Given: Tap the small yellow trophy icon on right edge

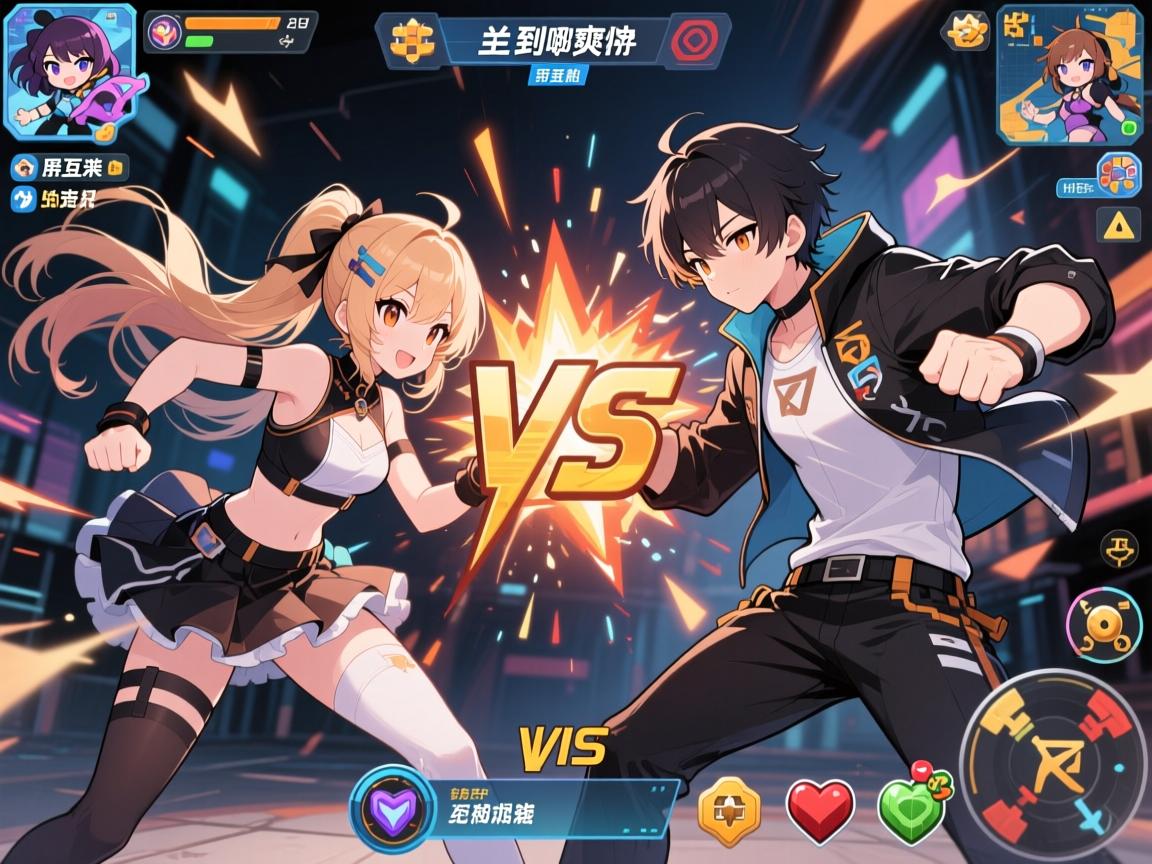Looking at the screenshot, I should 1119,548.
